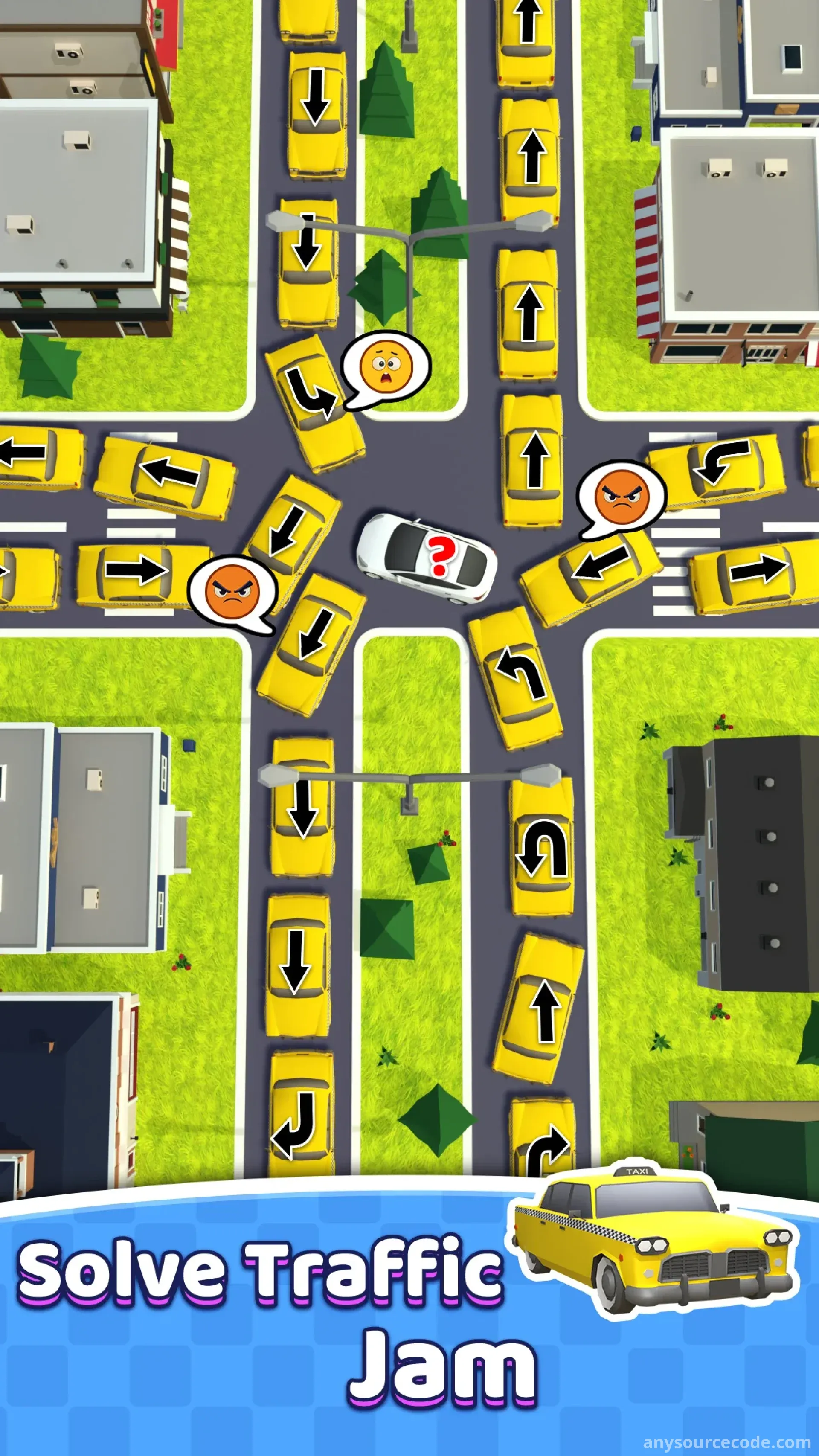This screenshot has width=819, height=1456.
Task: Move the taxi beside the worried-face speech bubble
Action: [x=314, y=402]
